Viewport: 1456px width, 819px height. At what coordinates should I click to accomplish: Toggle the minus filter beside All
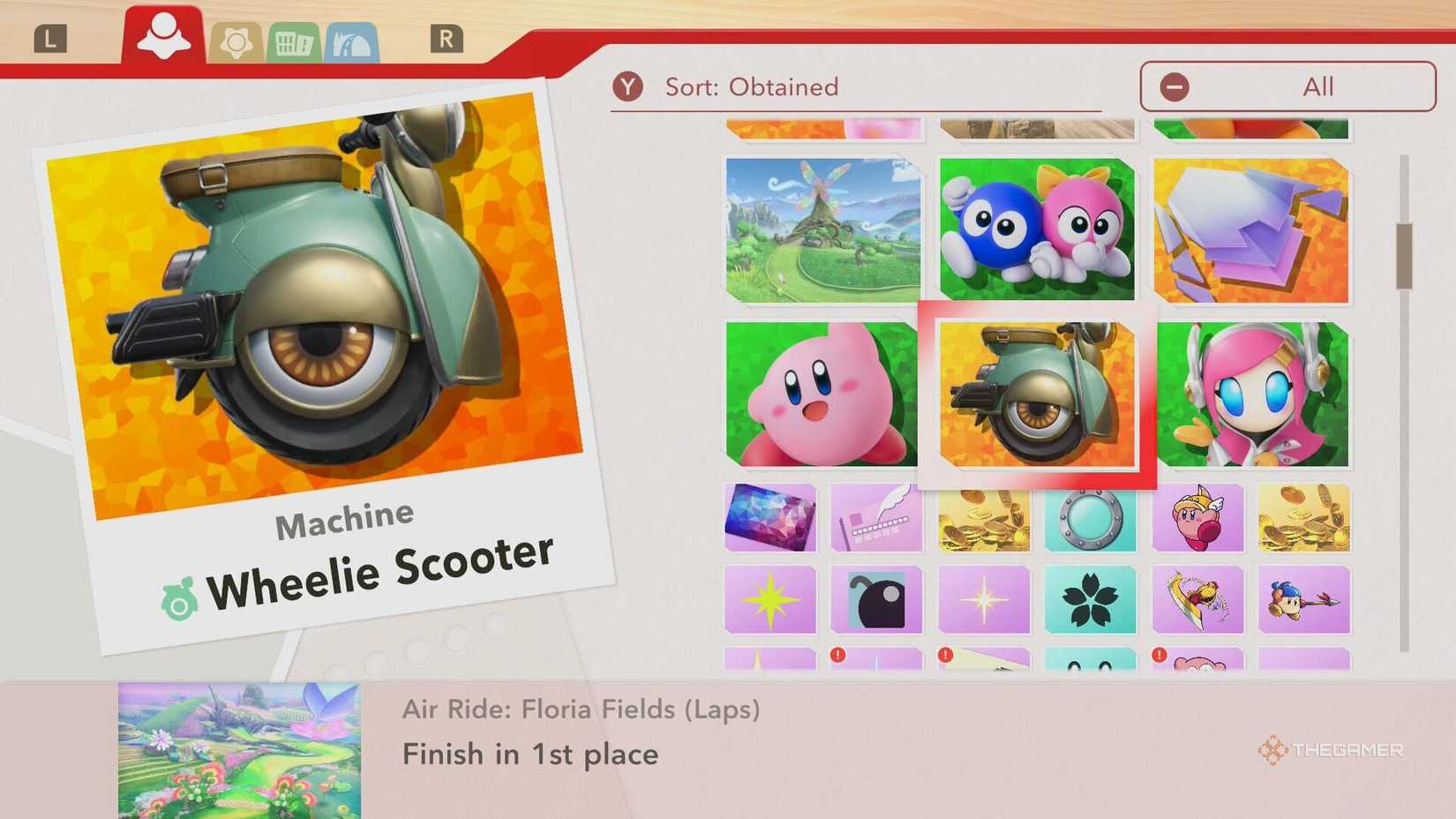1174,86
